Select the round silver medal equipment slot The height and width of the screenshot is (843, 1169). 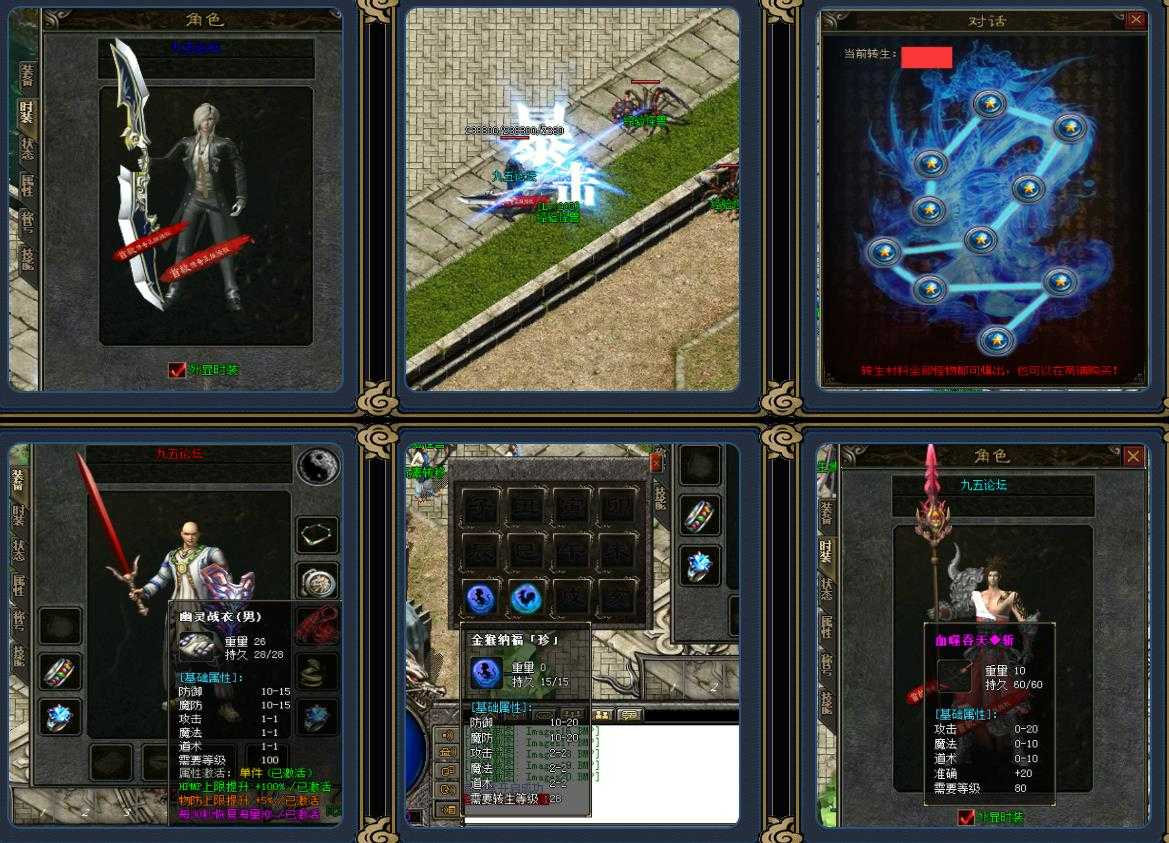click(318, 580)
